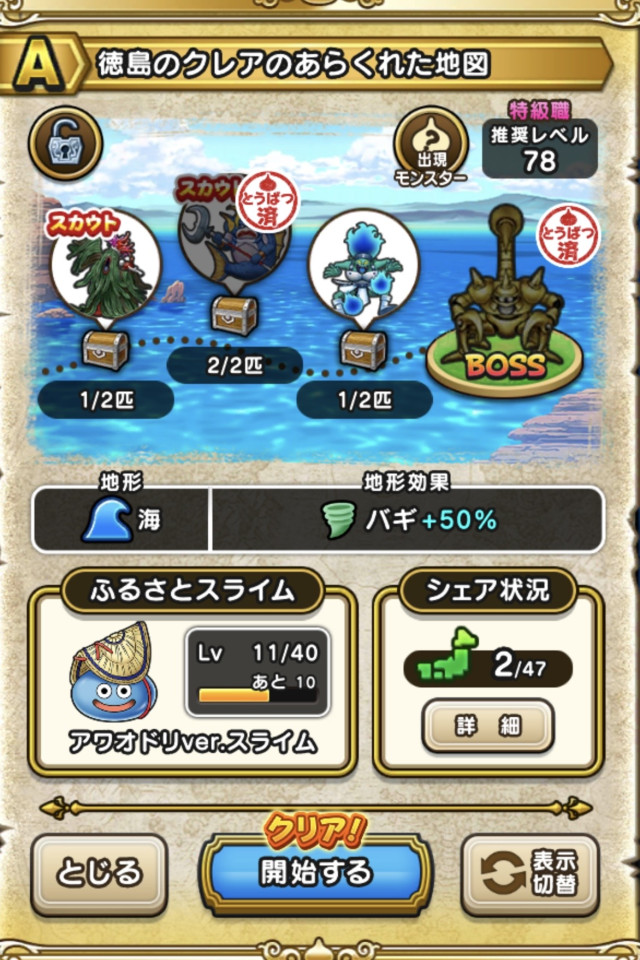The width and height of the screenshot is (640, 960).
Task: Show the 出現モンスター monster list
Action: 430,147
